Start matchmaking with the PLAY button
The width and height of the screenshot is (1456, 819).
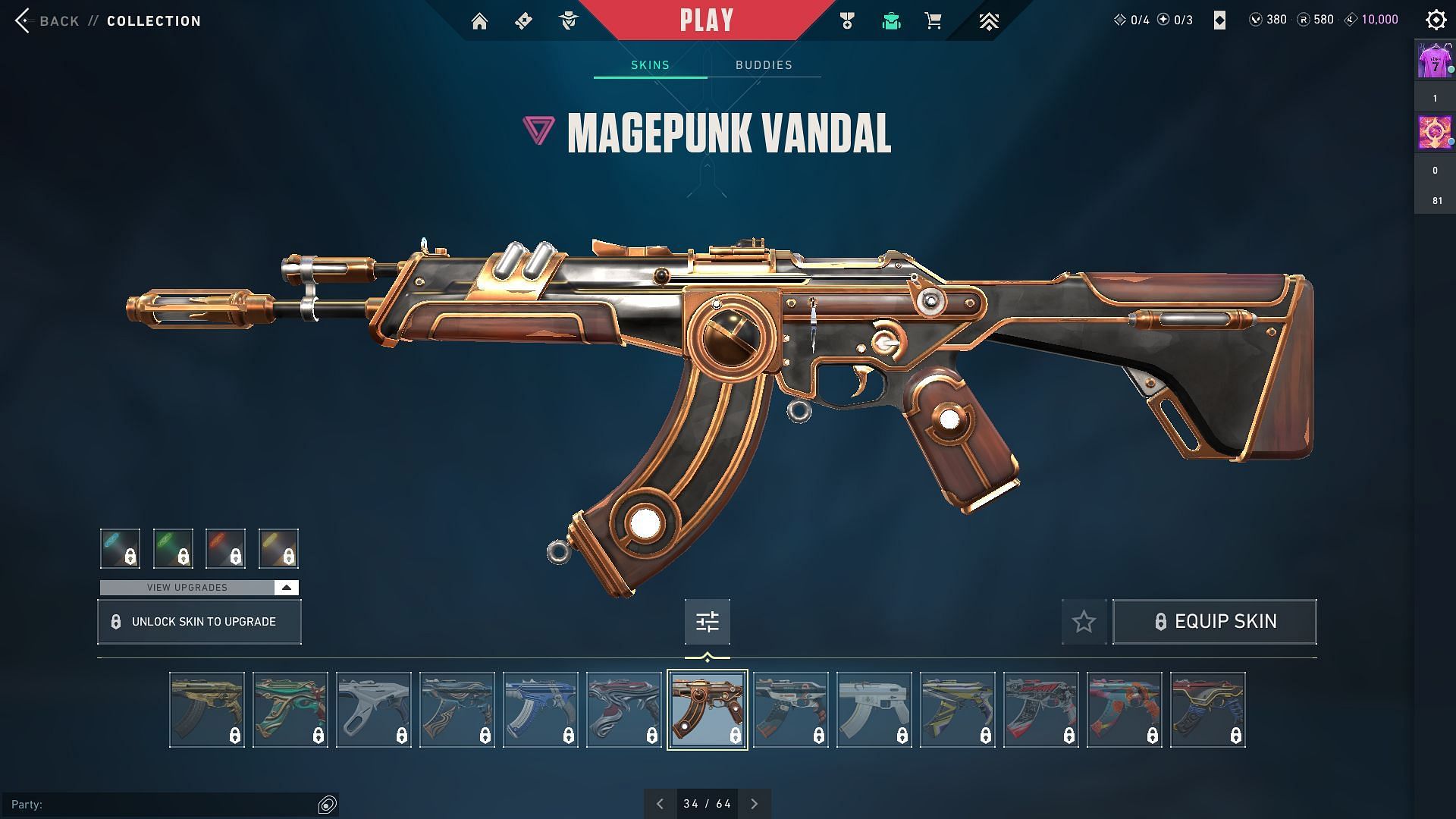[706, 20]
